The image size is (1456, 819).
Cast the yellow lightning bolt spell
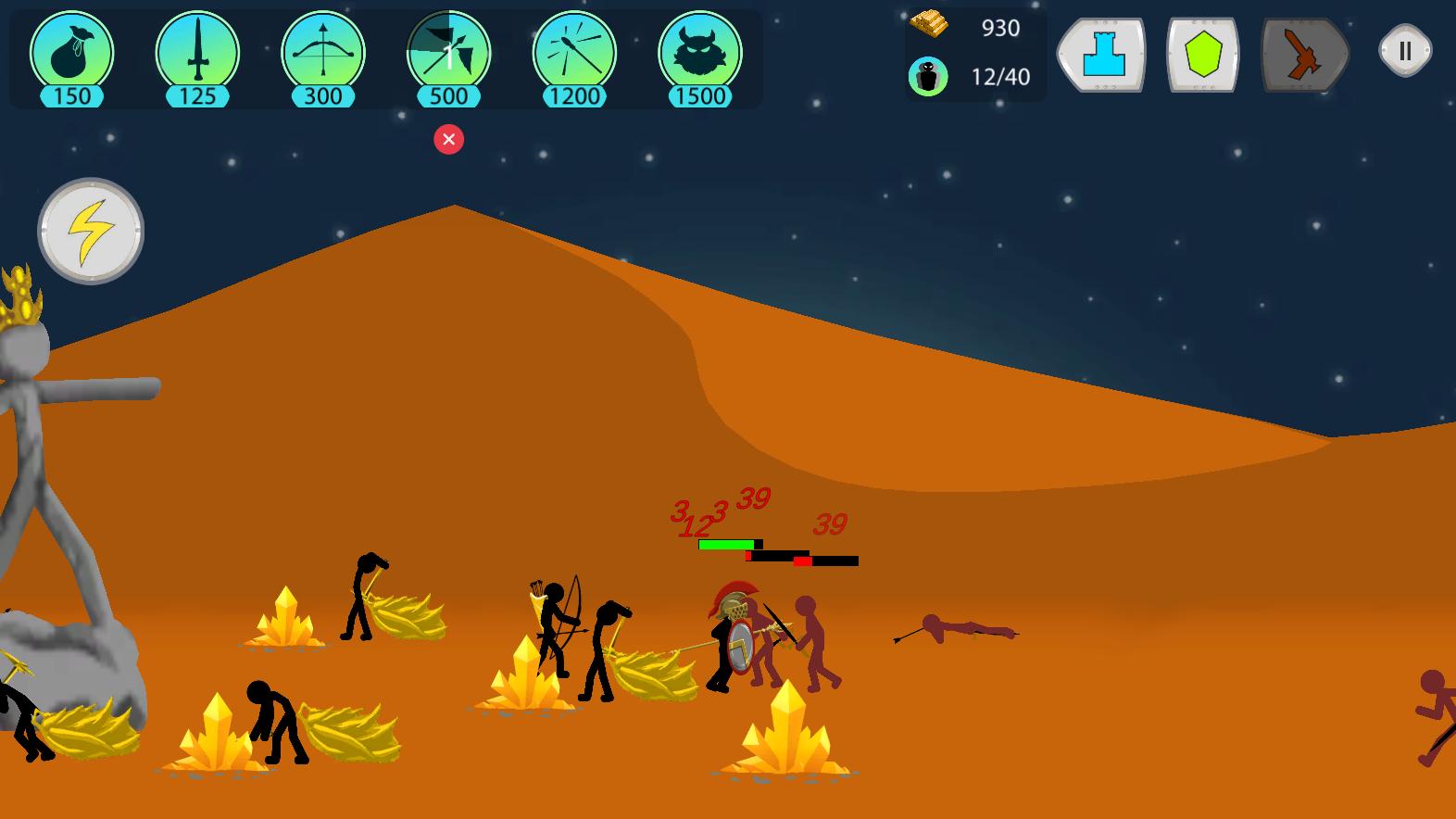pos(89,229)
